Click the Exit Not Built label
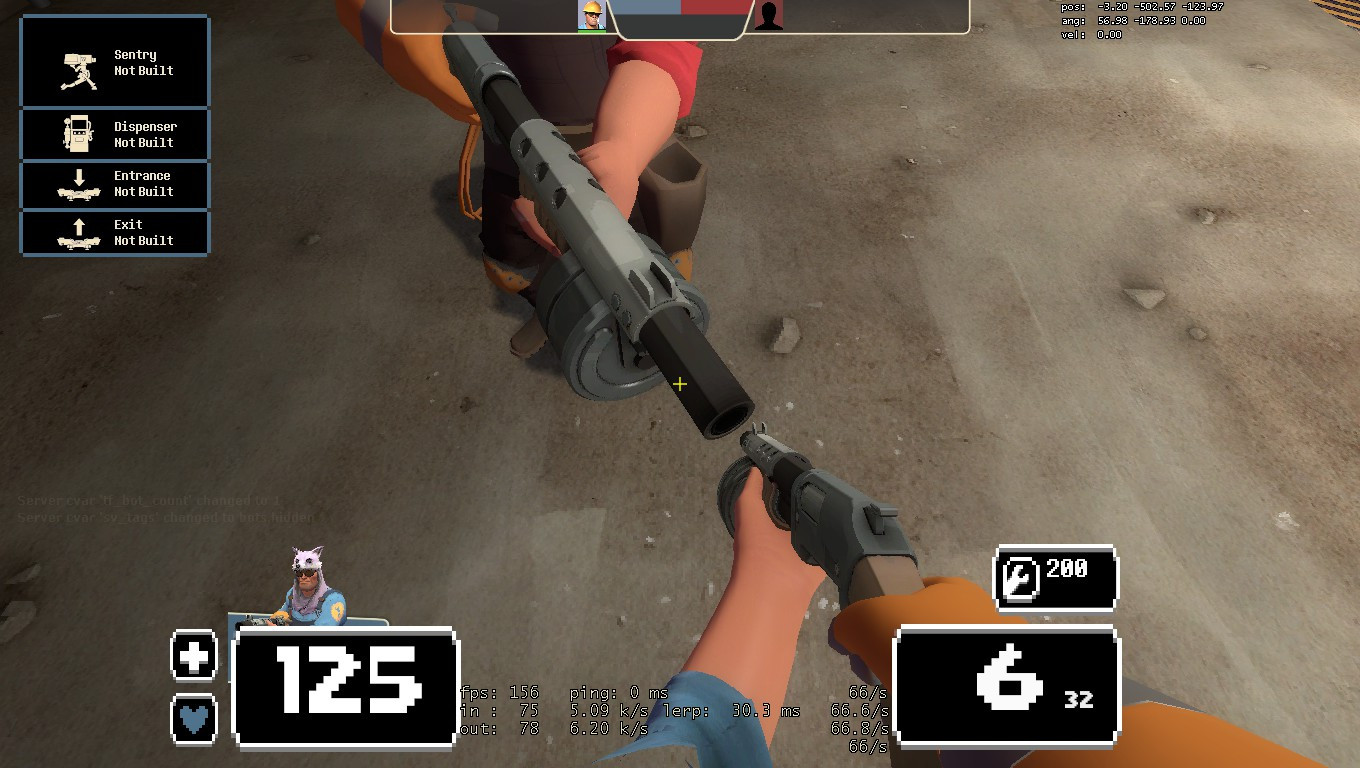 tap(143, 232)
